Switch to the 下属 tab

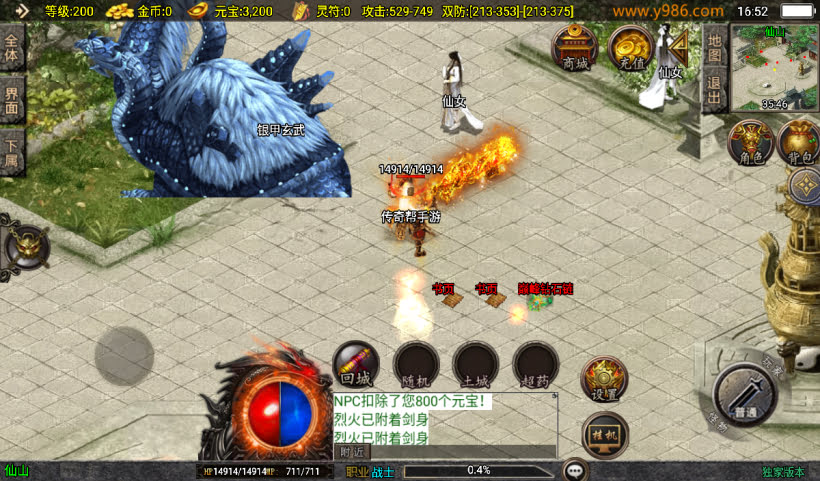12,152
